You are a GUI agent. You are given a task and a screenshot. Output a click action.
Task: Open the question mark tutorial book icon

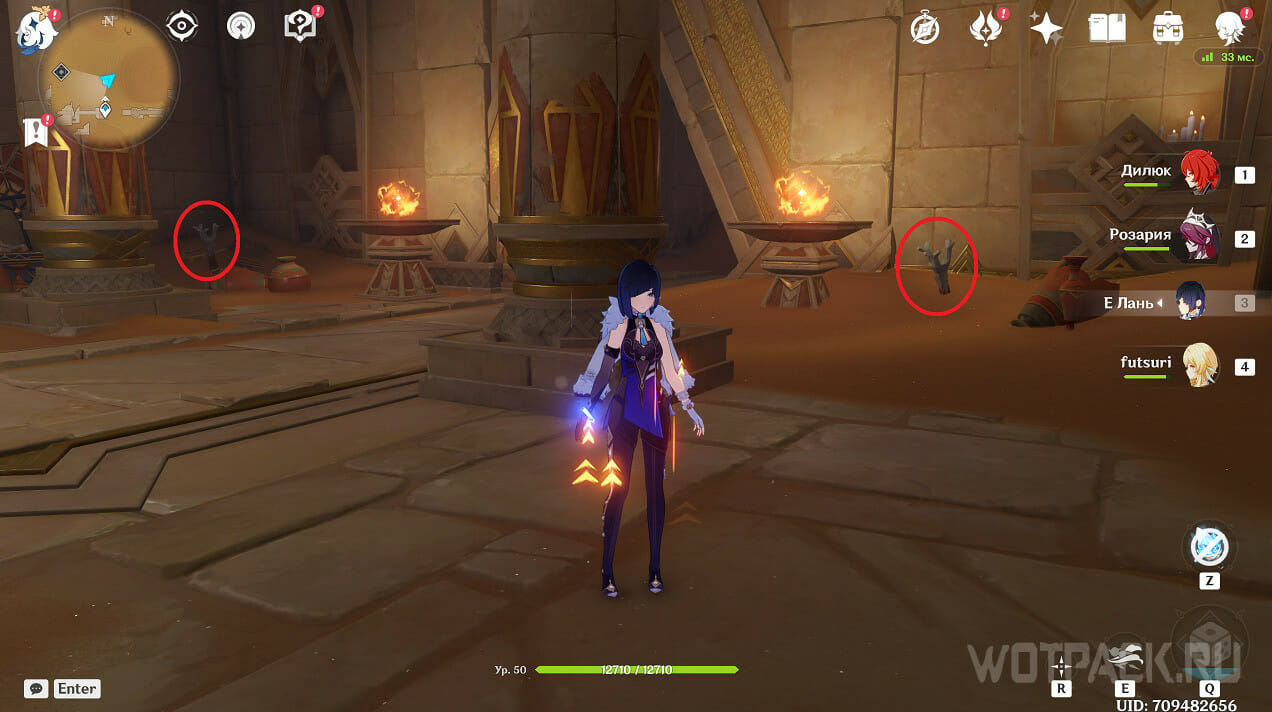[x=299, y=26]
